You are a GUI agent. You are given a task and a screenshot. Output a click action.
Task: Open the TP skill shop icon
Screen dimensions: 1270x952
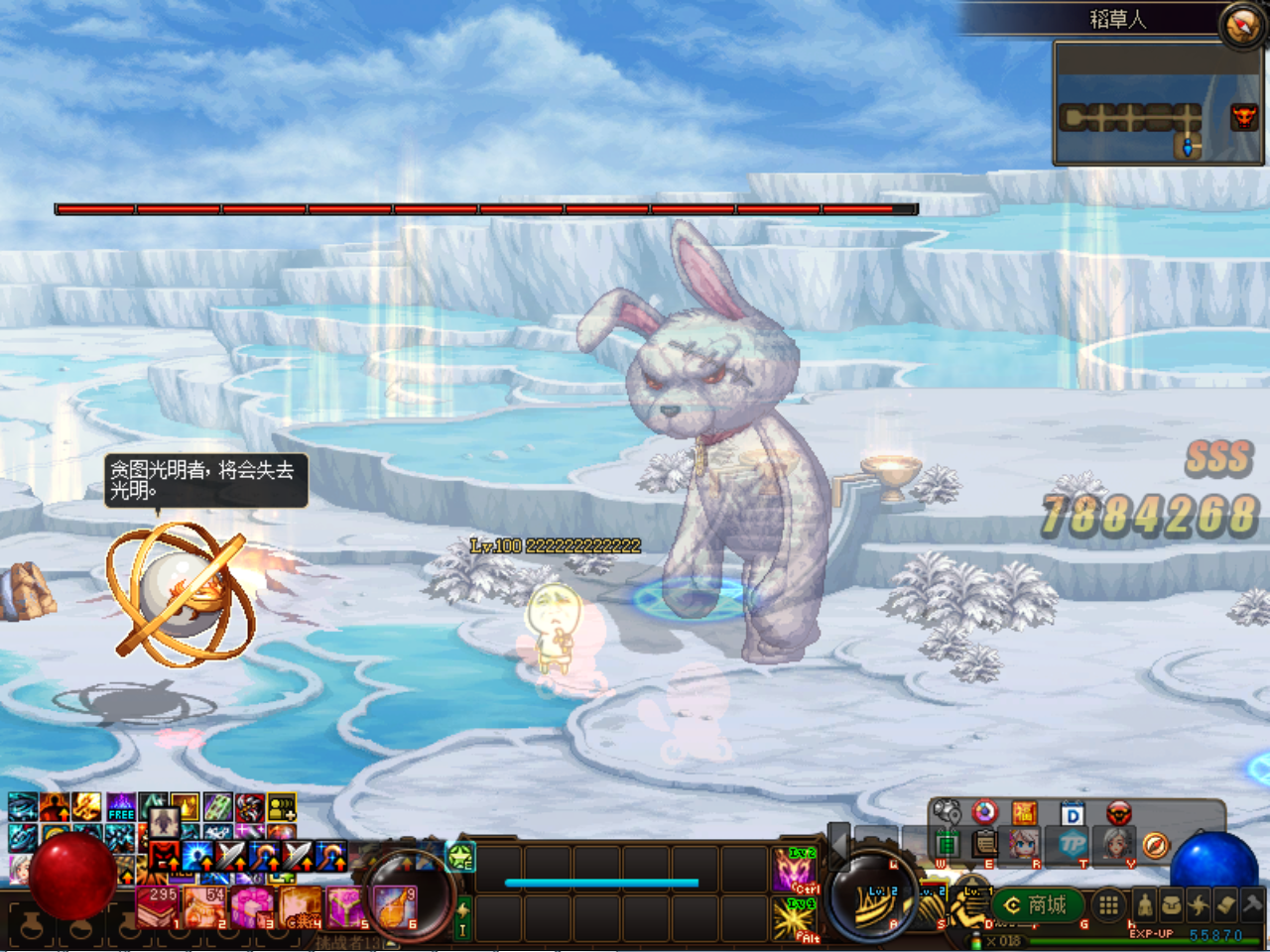pyautogui.click(x=1072, y=845)
